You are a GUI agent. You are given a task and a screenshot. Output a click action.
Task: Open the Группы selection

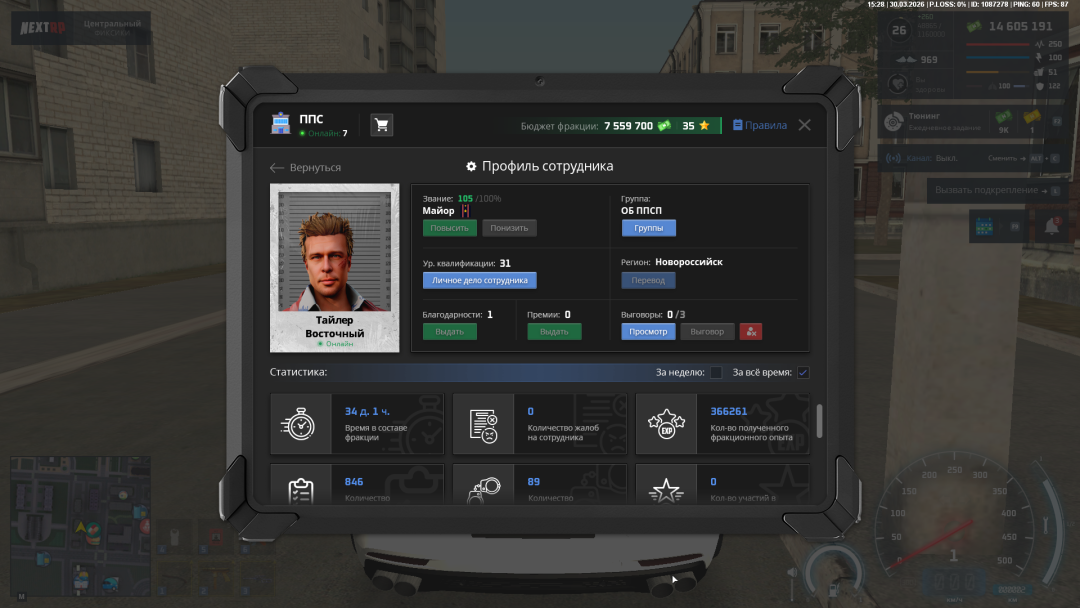pos(648,228)
